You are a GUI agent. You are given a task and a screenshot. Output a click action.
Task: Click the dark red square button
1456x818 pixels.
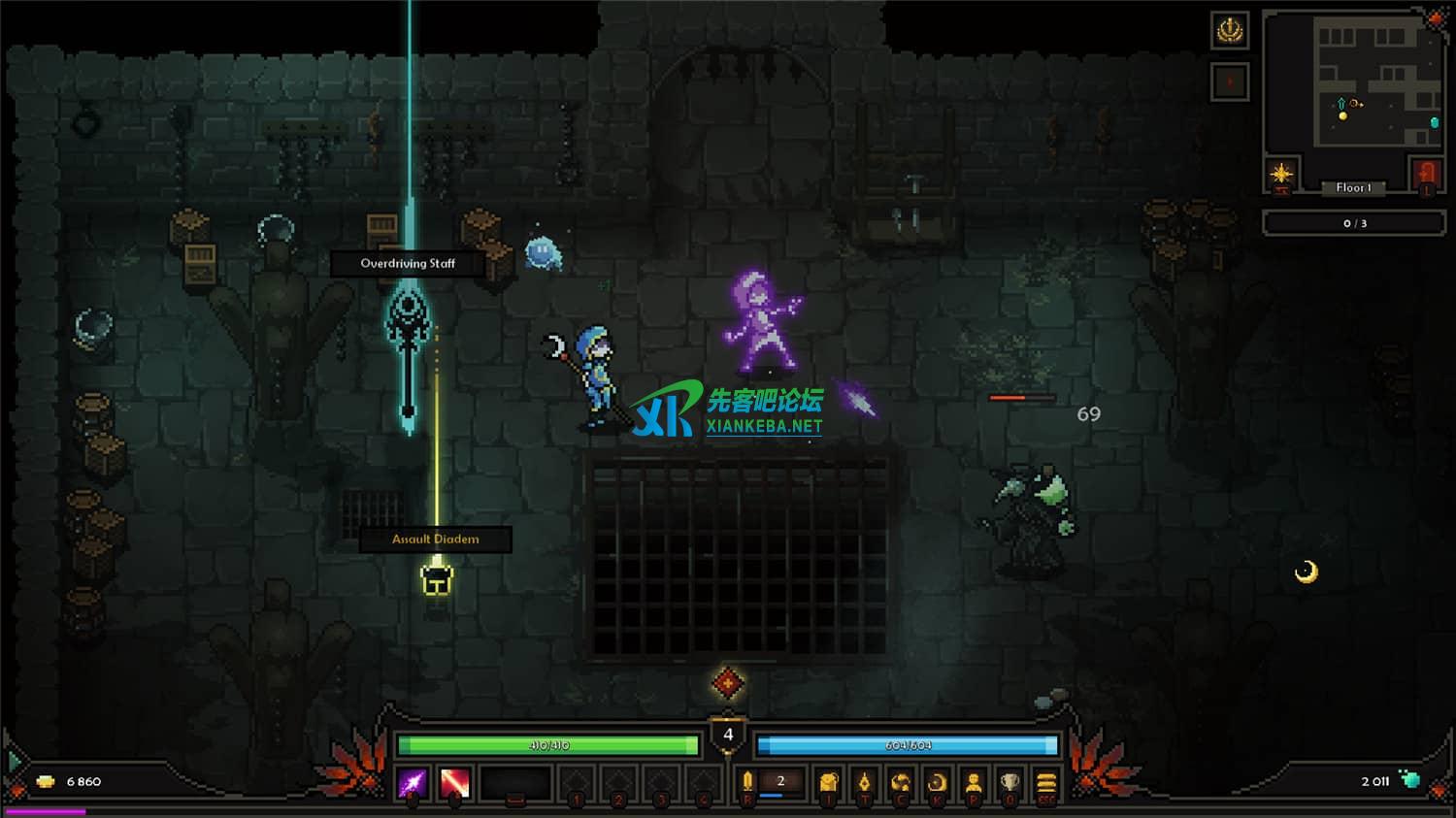[x=1230, y=82]
